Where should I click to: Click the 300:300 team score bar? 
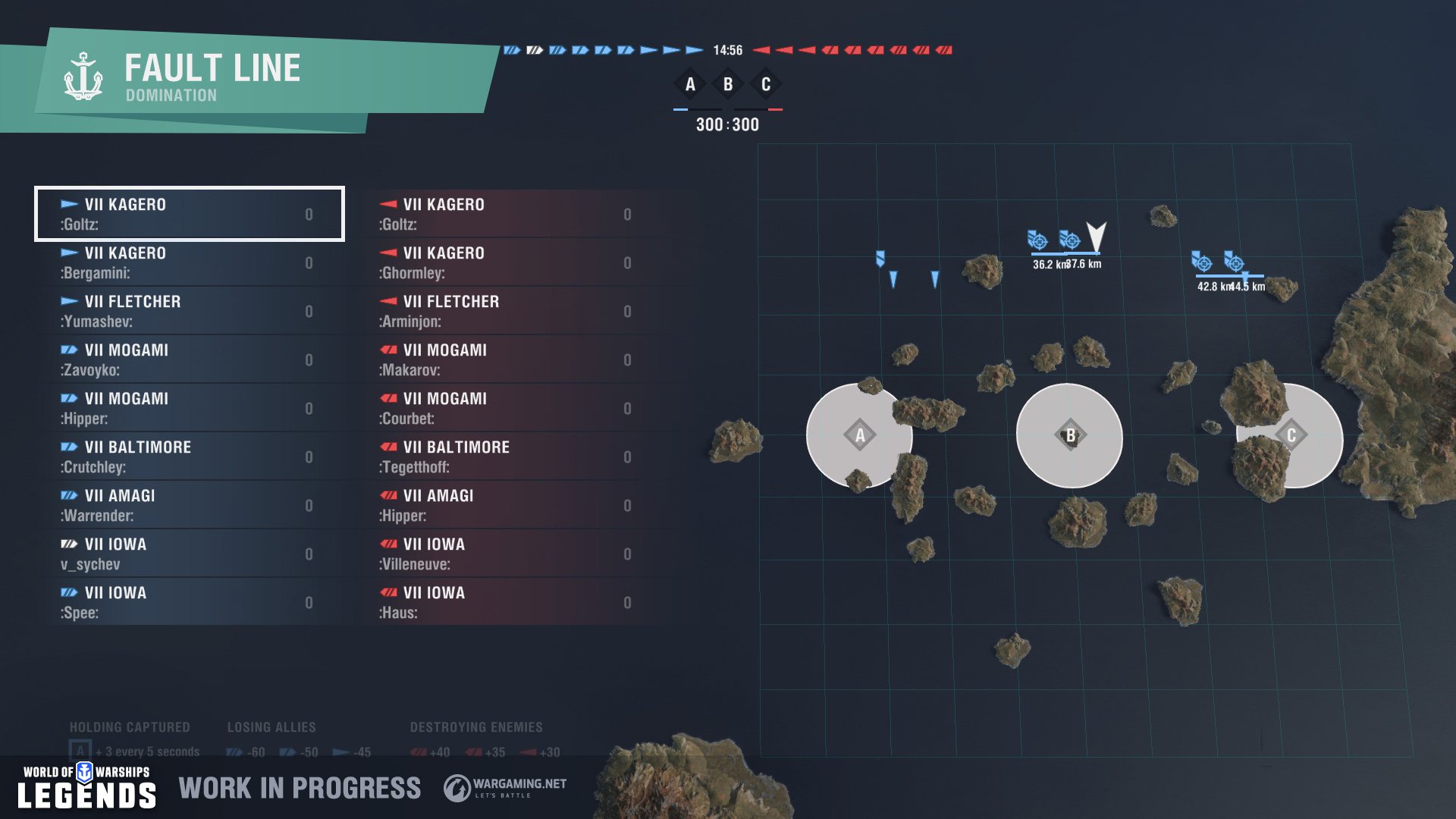pyautogui.click(x=728, y=124)
